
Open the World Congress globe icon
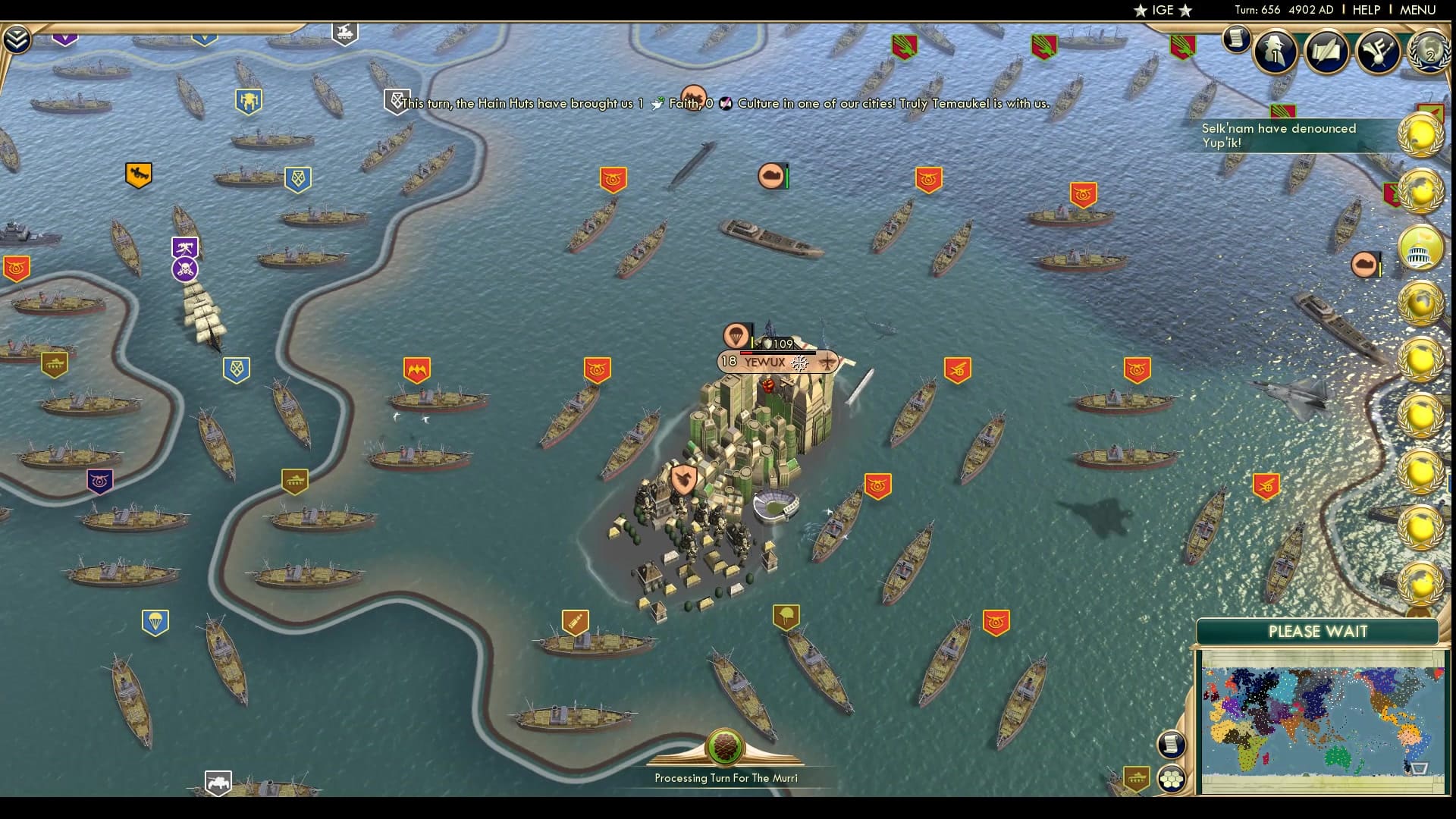pyautogui.click(x=1429, y=52)
